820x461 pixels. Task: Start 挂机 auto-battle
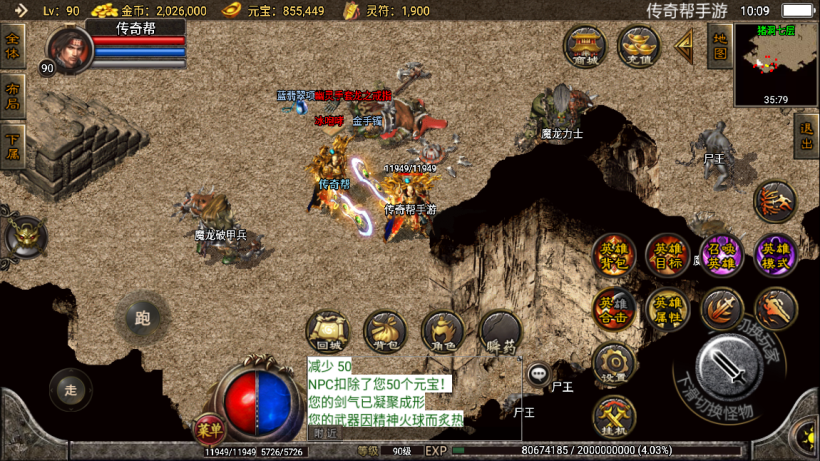[613, 417]
